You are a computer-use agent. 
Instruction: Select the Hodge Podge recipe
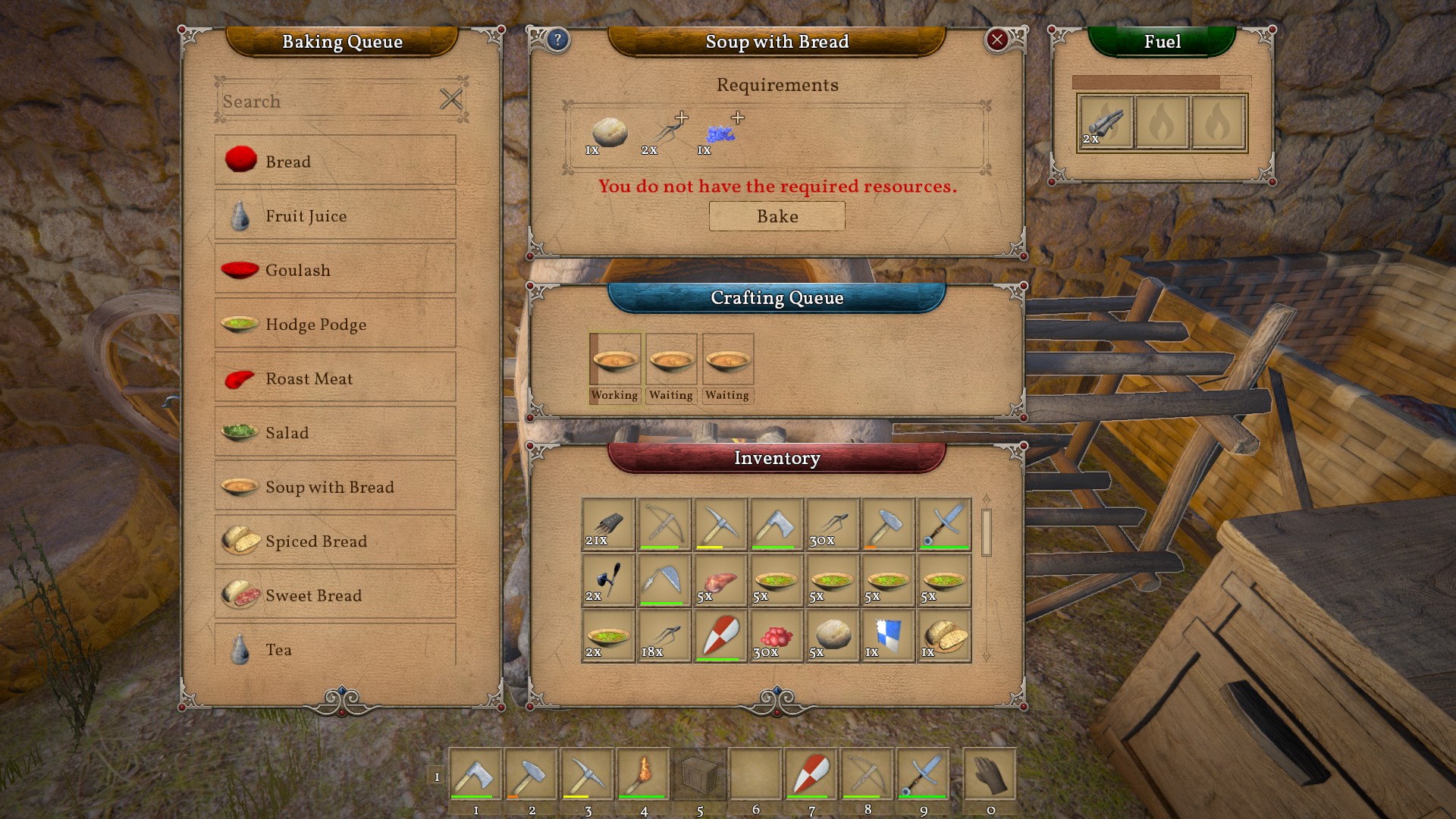coord(334,324)
